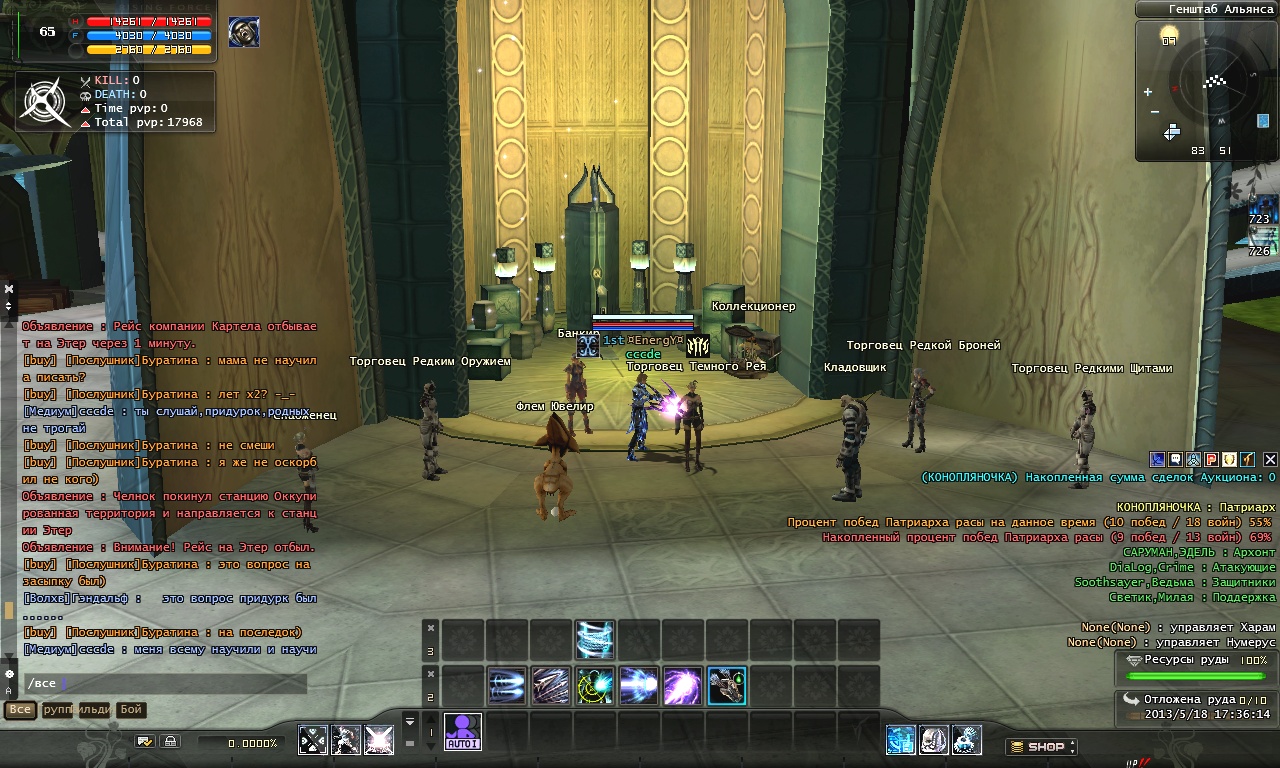1280x768 pixels.
Task: Close the right-side info panel
Action: (1270, 460)
